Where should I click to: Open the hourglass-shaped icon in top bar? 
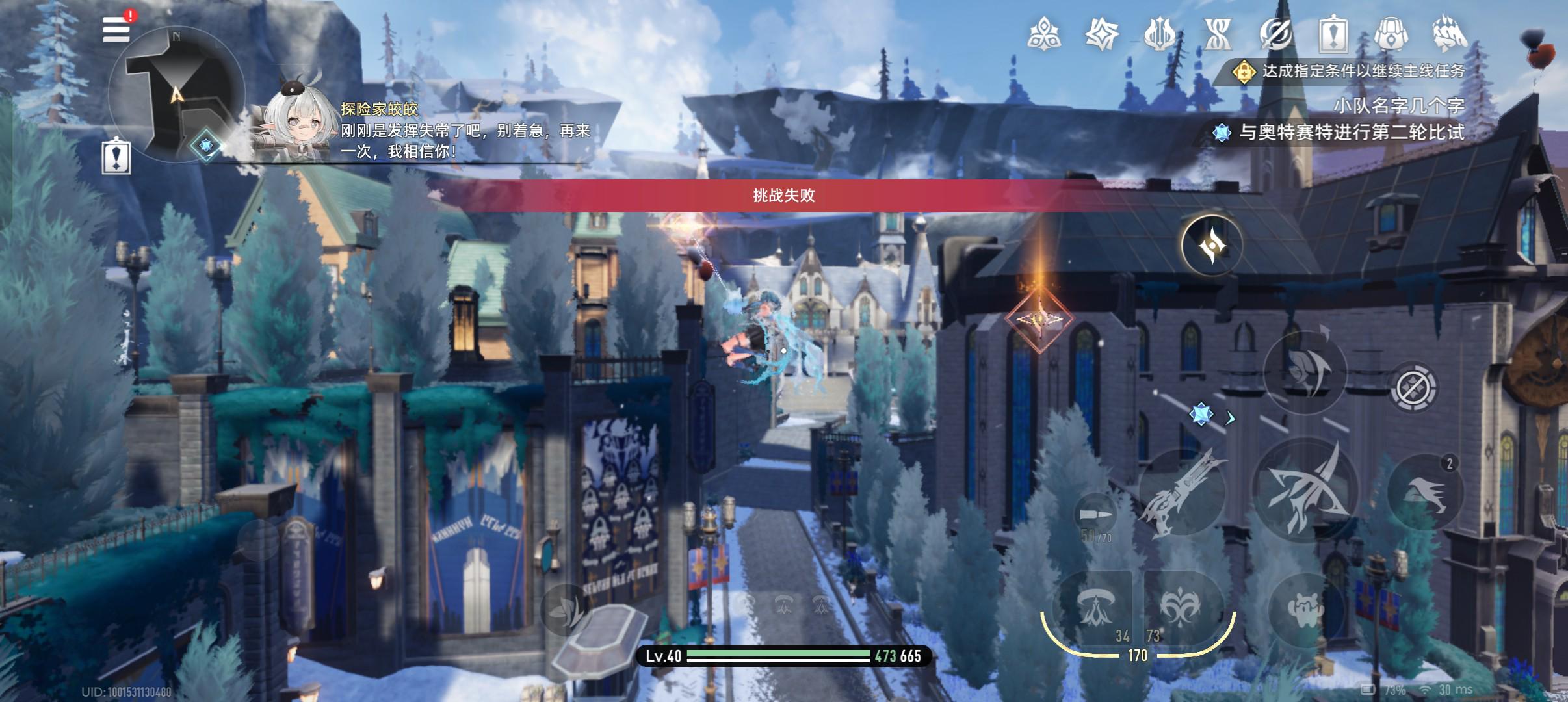[x=1217, y=34]
